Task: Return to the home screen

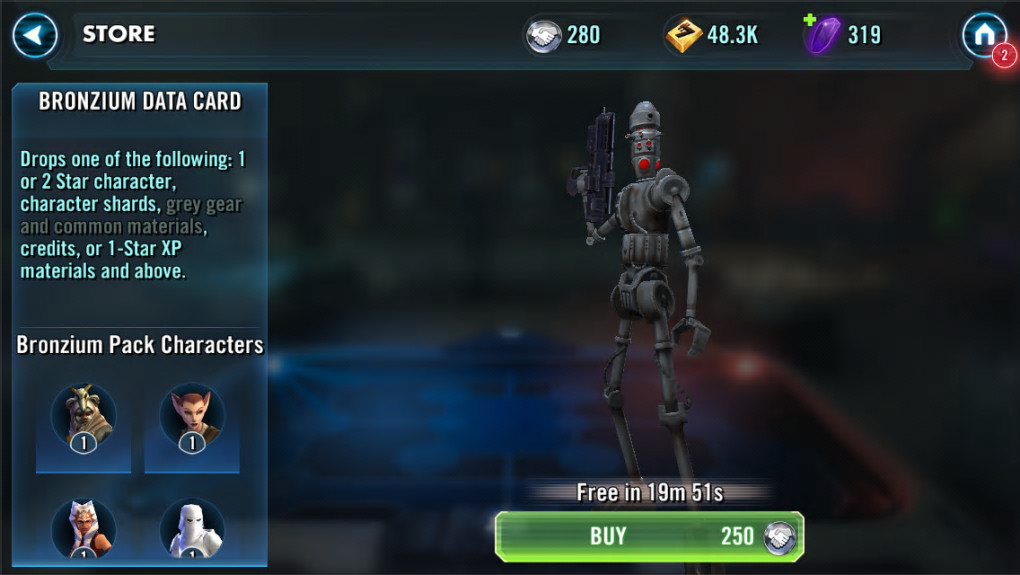Action: (983, 36)
